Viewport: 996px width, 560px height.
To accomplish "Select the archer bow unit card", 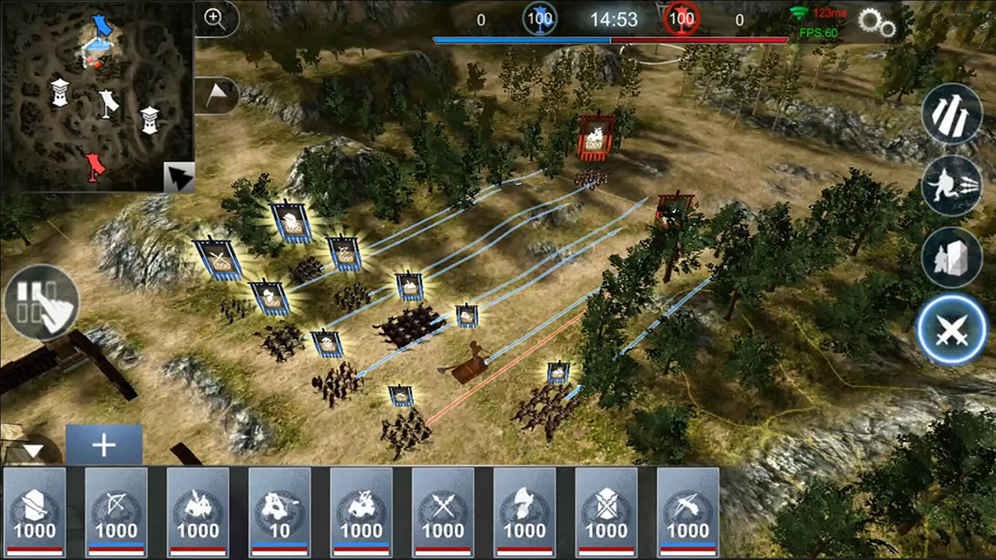I will [x=117, y=512].
